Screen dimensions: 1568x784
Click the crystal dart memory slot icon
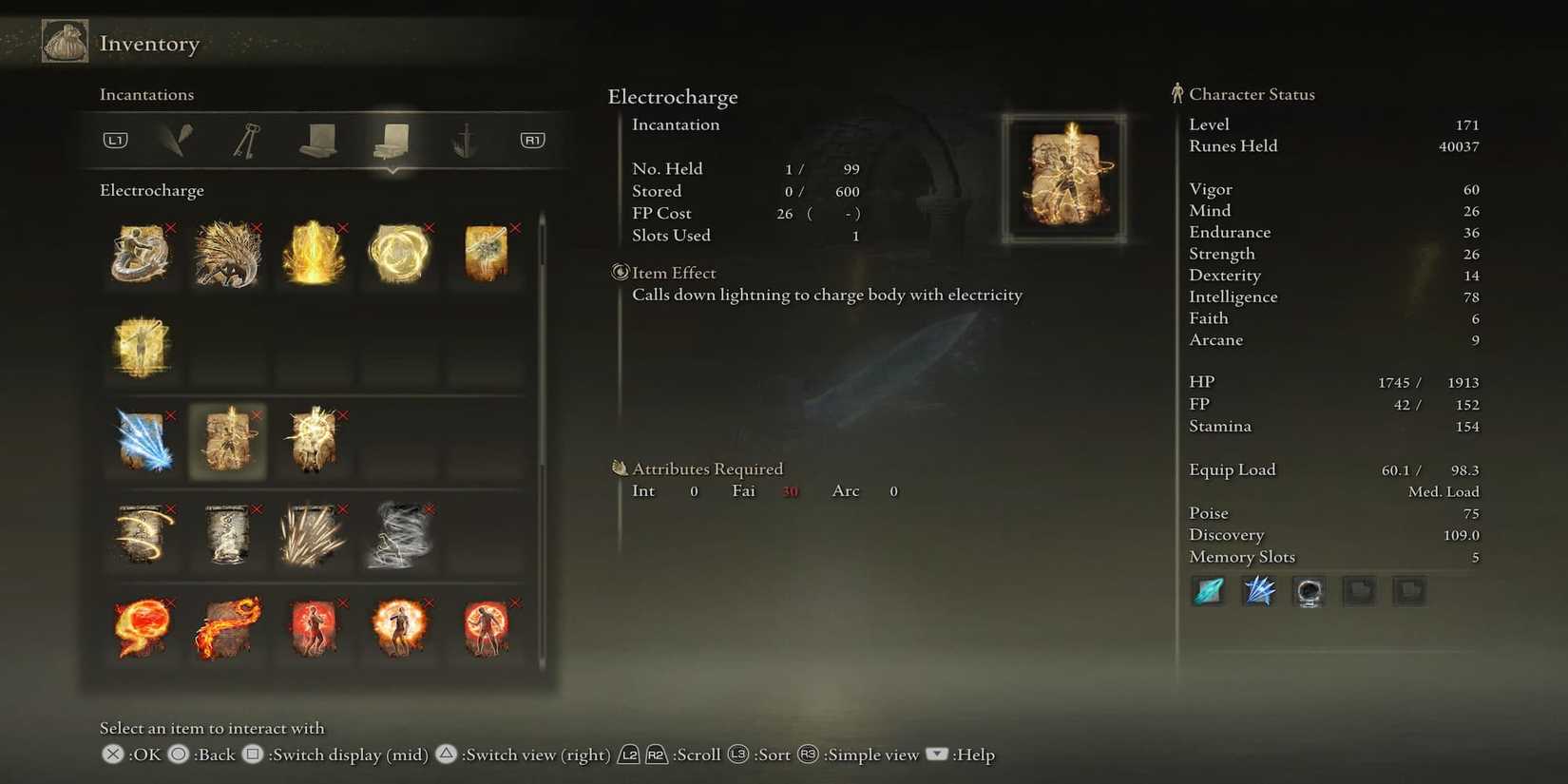click(x=1207, y=590)
